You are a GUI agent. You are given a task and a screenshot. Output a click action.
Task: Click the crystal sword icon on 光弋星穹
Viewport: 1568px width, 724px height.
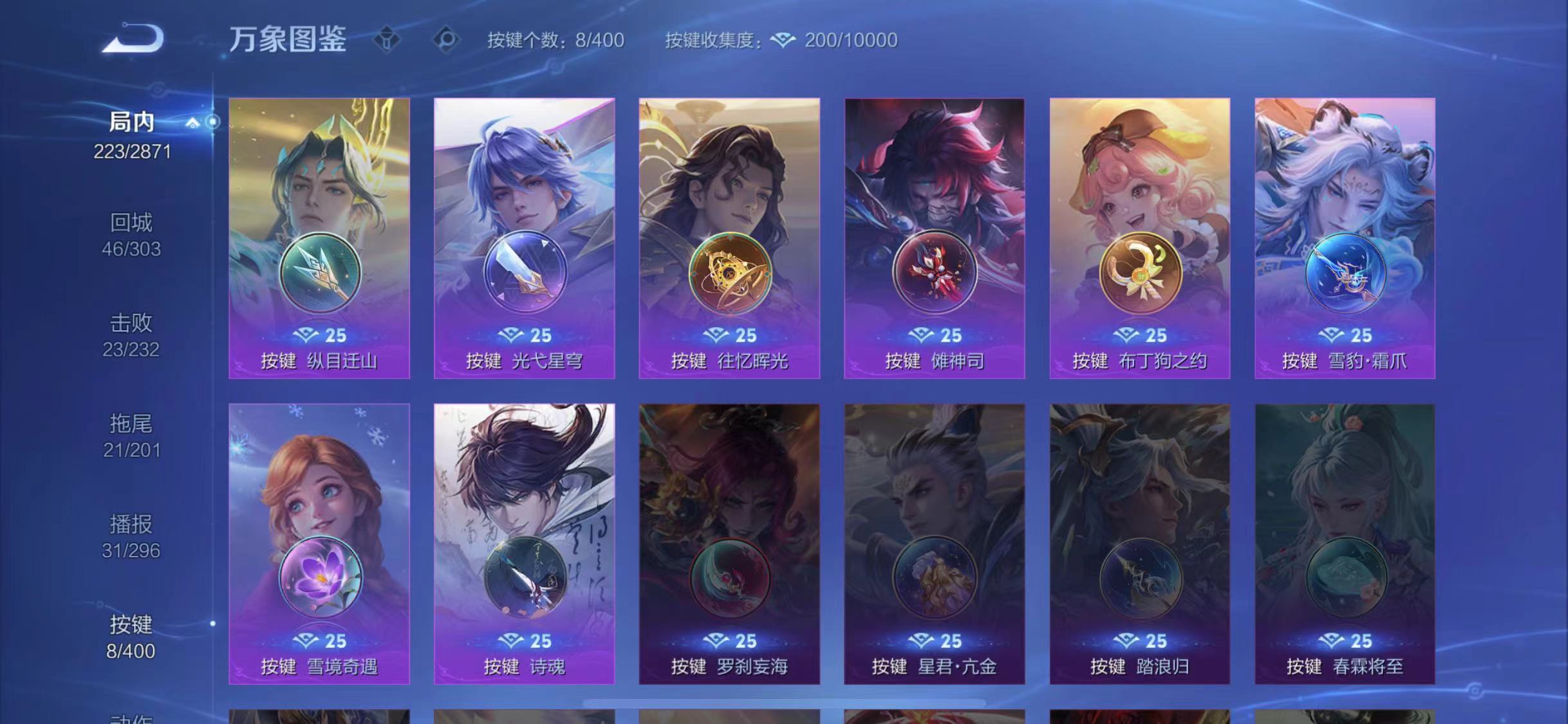click(525, 273)
